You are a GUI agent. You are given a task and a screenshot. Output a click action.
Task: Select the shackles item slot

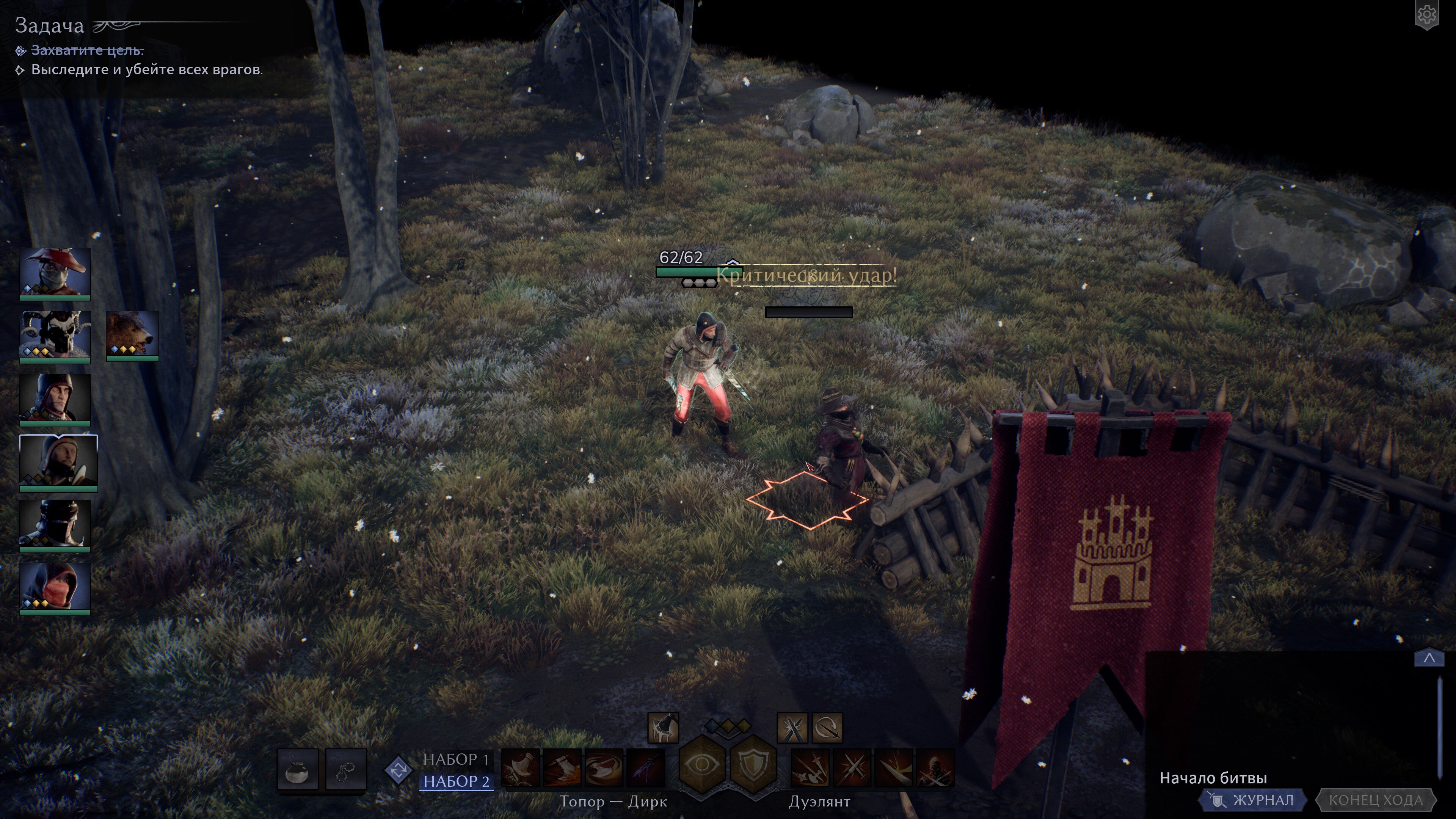click(346, 770)
